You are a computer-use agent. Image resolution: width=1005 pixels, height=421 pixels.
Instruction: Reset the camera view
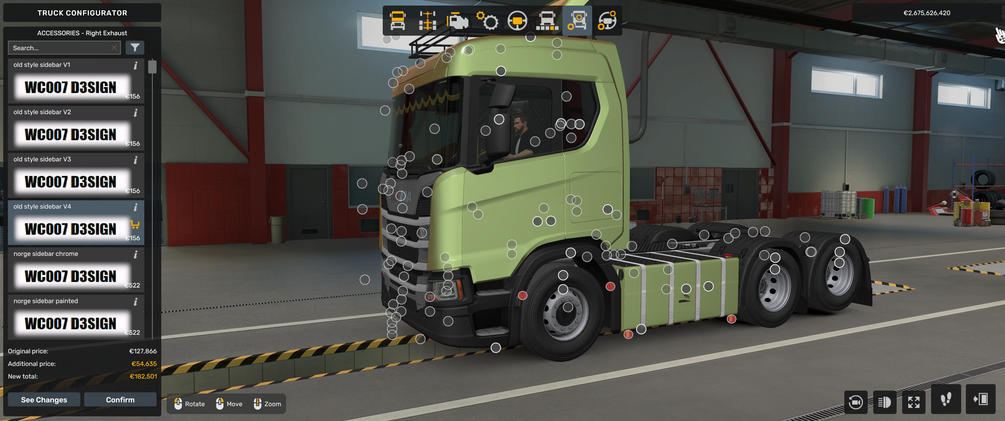(x=856, y=402)
